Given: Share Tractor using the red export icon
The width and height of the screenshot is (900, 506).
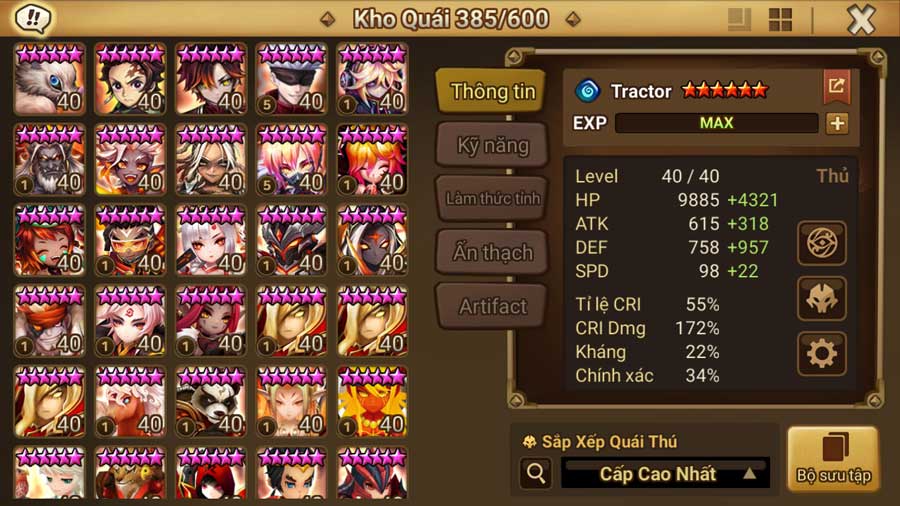Looking at the screenshot, I should 836,87.
